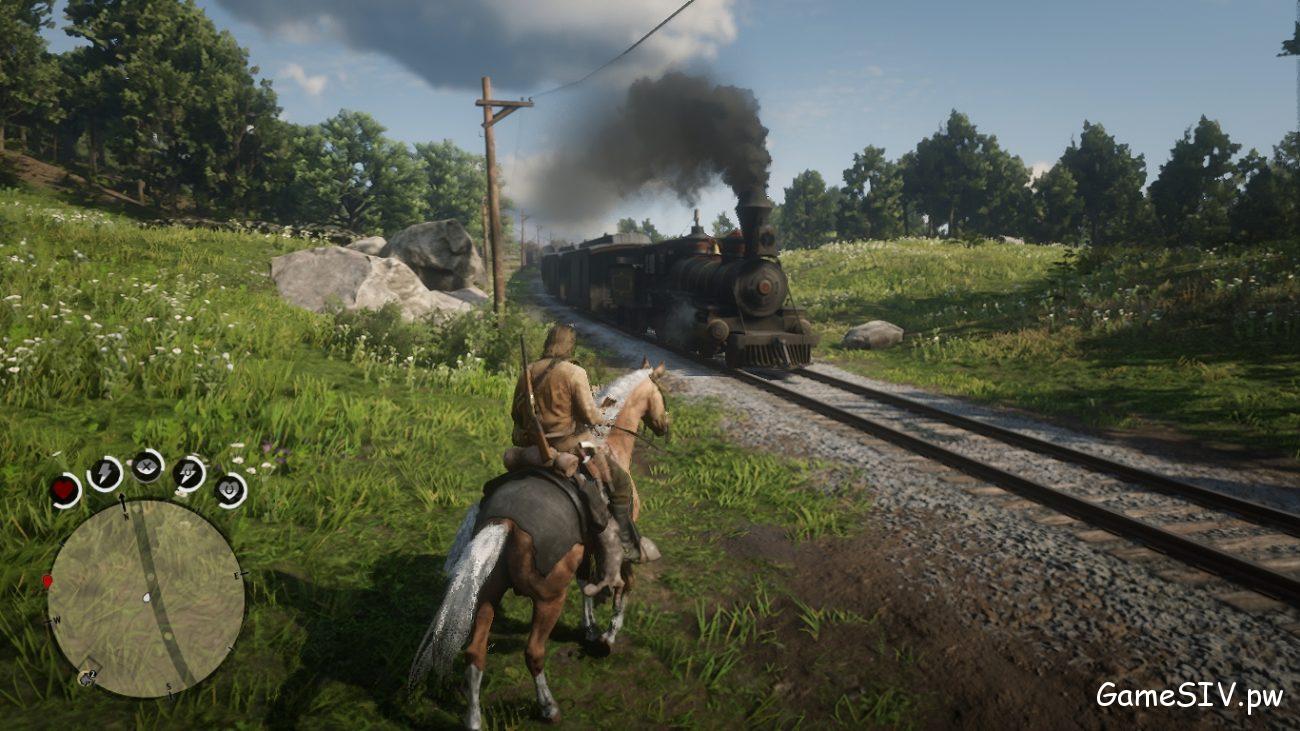Select the S compass marker

(x=168, y=687)
